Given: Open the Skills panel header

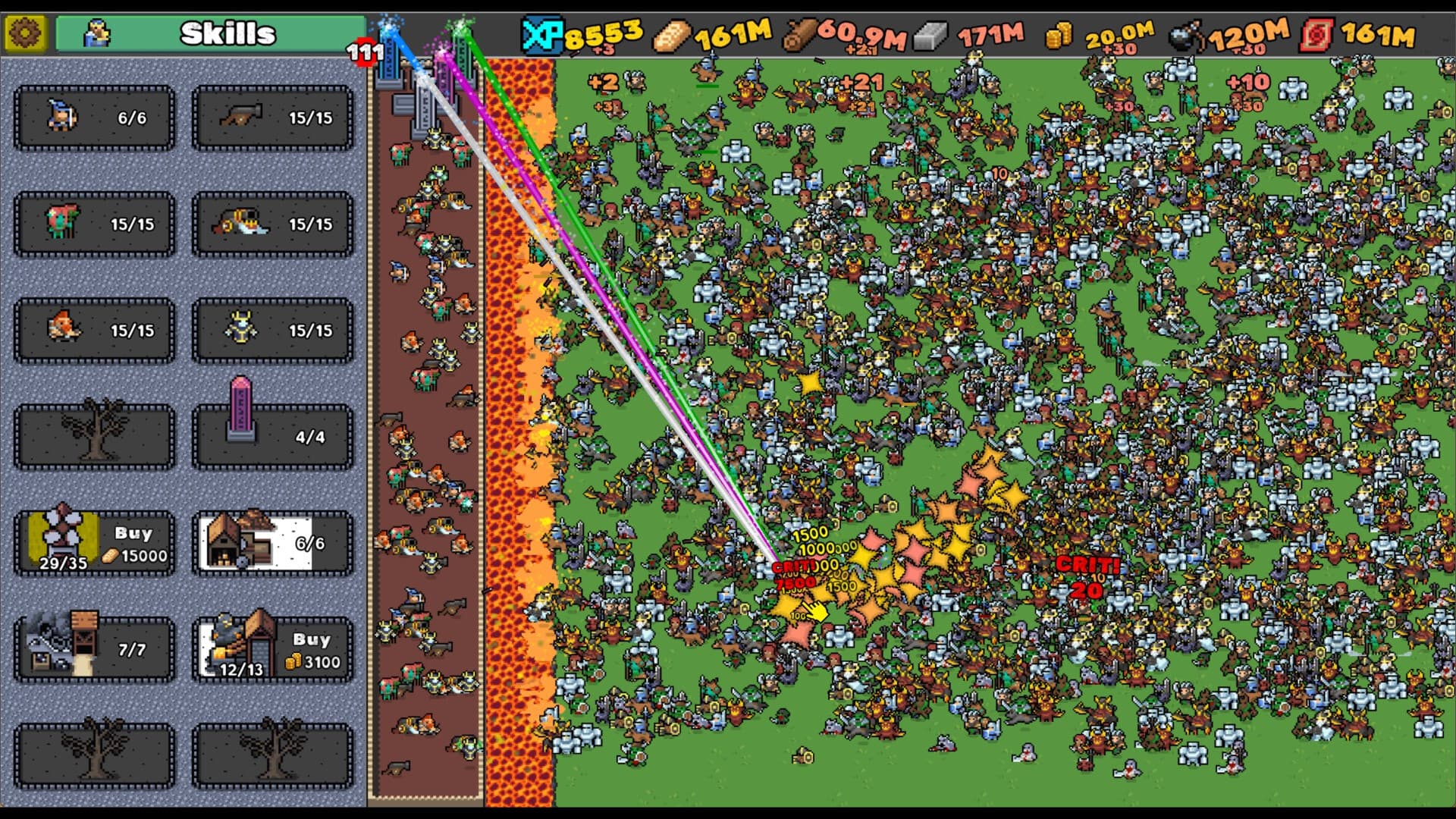Looking at the screenshot, I should pyautogui.click(x=224, y=33).
